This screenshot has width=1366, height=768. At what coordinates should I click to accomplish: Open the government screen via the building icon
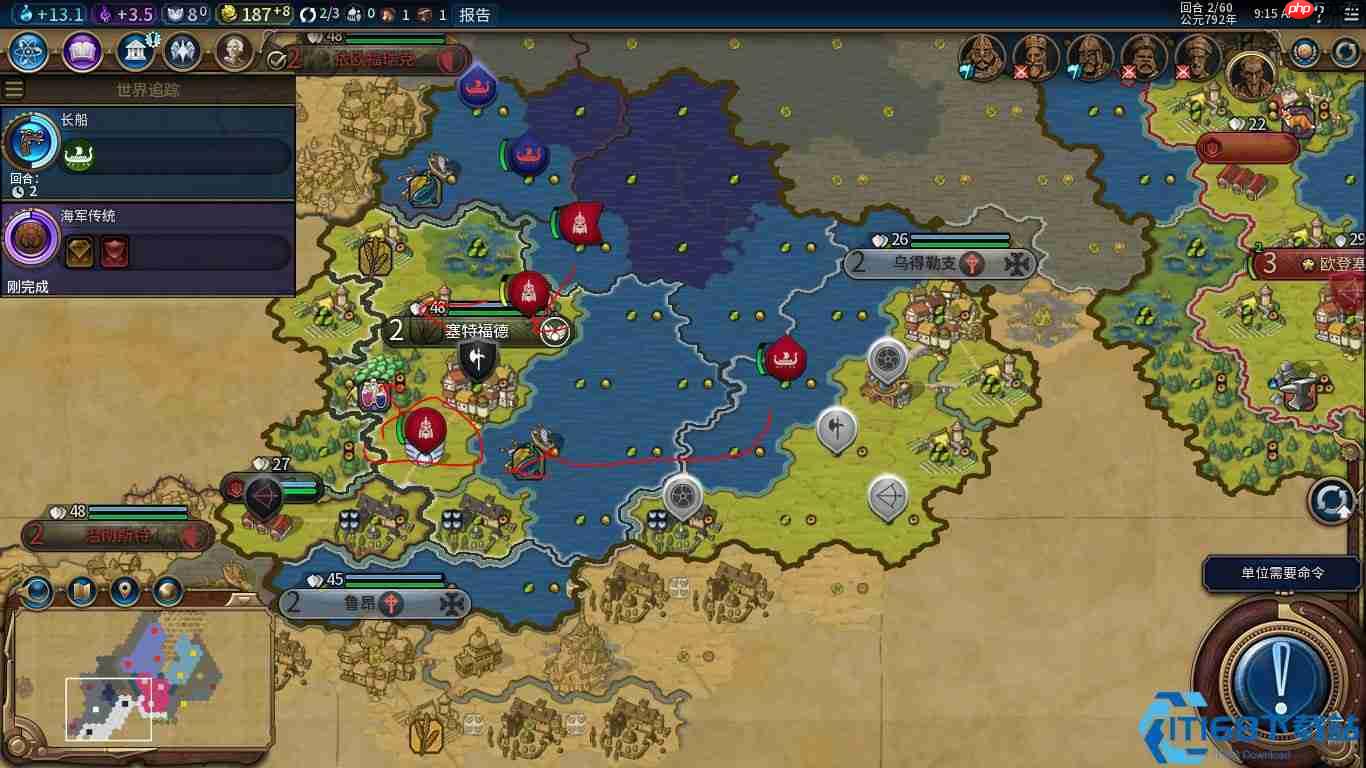click(x=137, y=53)
